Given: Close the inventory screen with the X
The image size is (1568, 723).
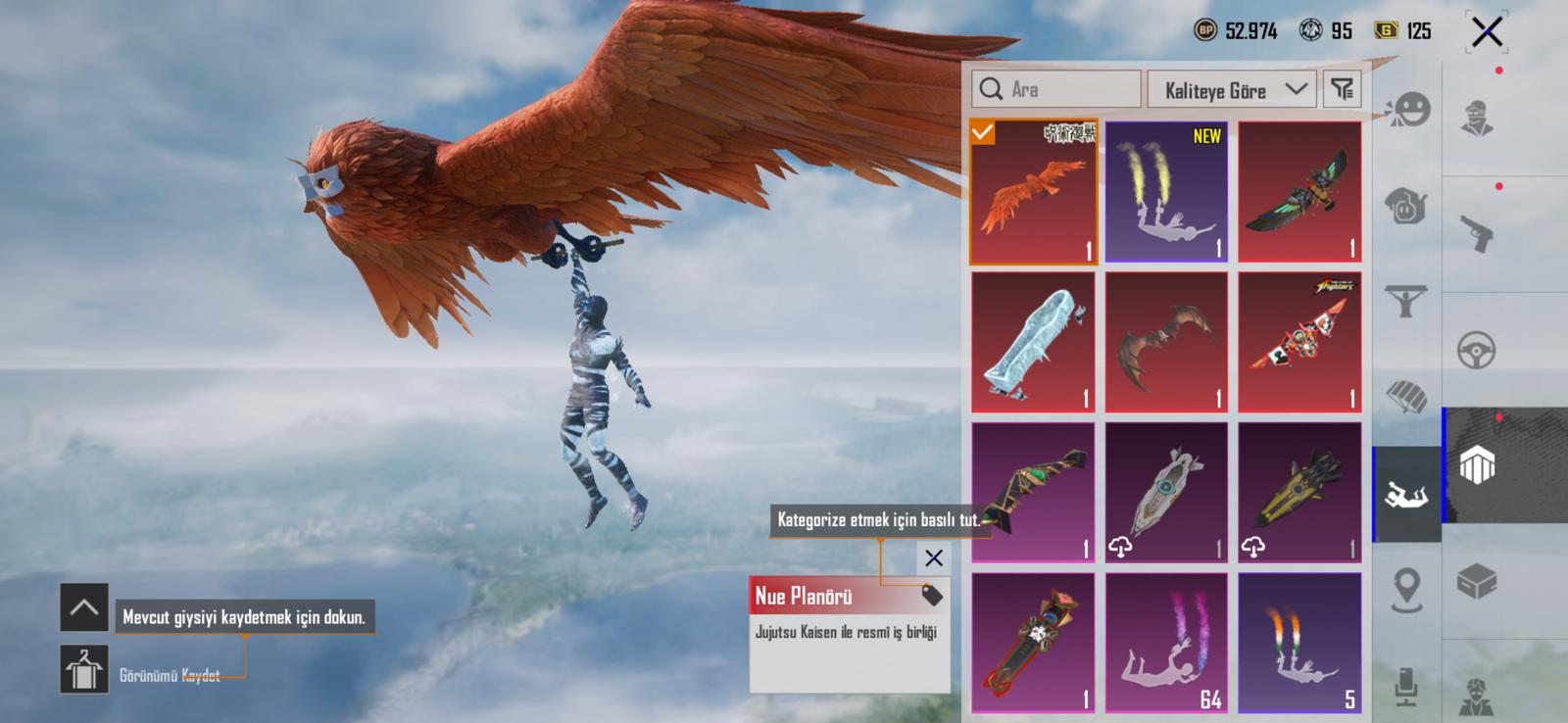Looking at the screenshot, I should click(1486, 32).
